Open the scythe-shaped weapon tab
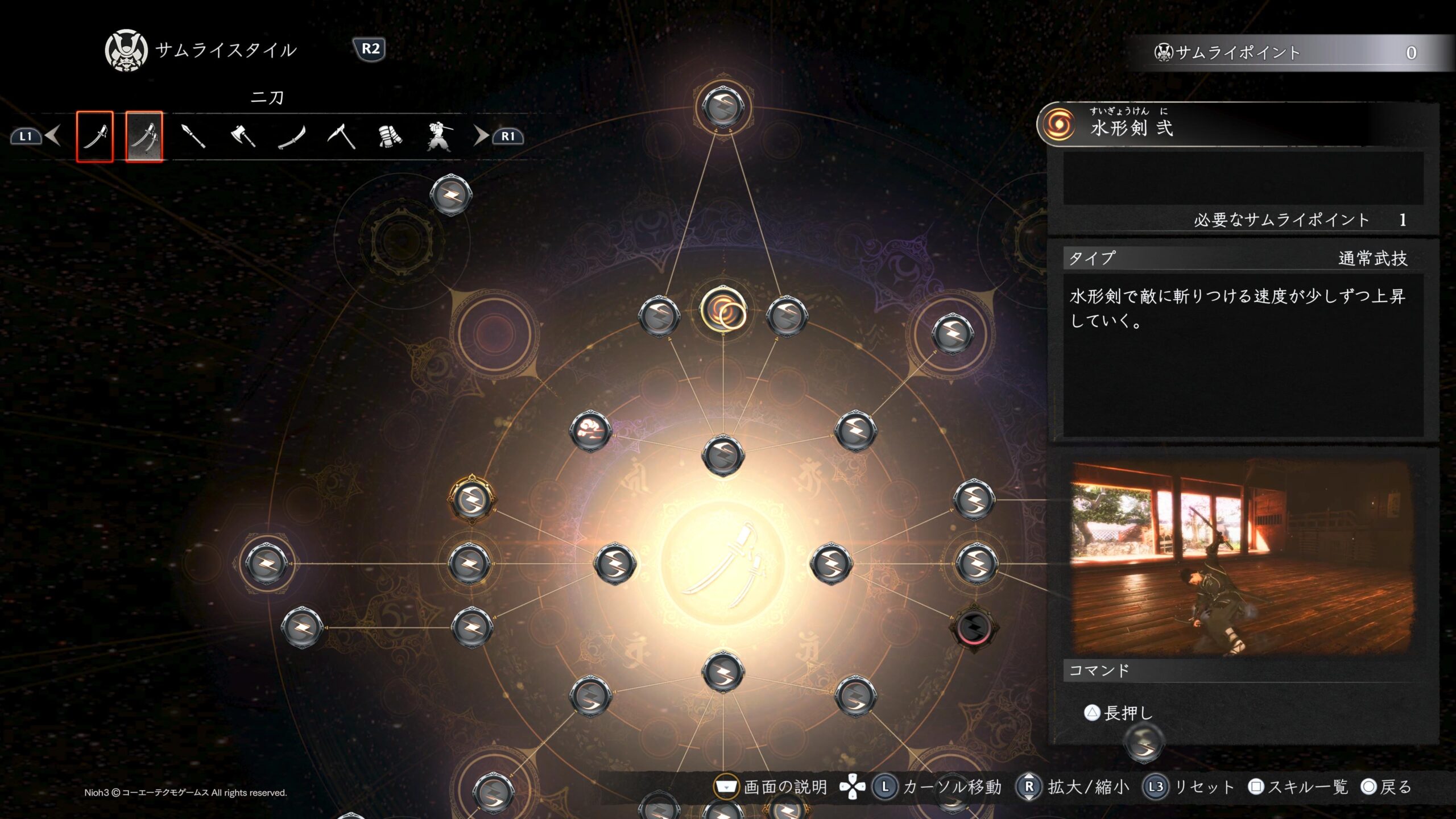Viewport: 1456px width, 819px height. 341,136
